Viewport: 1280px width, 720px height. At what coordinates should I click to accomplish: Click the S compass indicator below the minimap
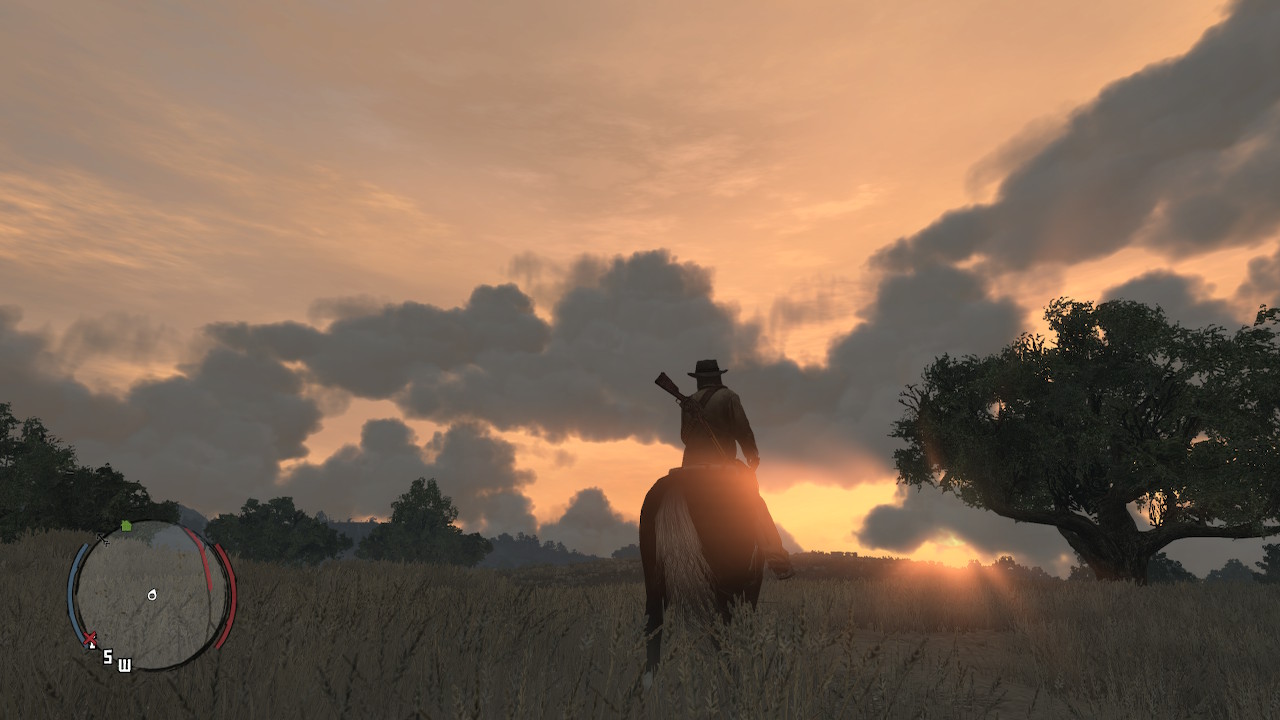[107, 657]
